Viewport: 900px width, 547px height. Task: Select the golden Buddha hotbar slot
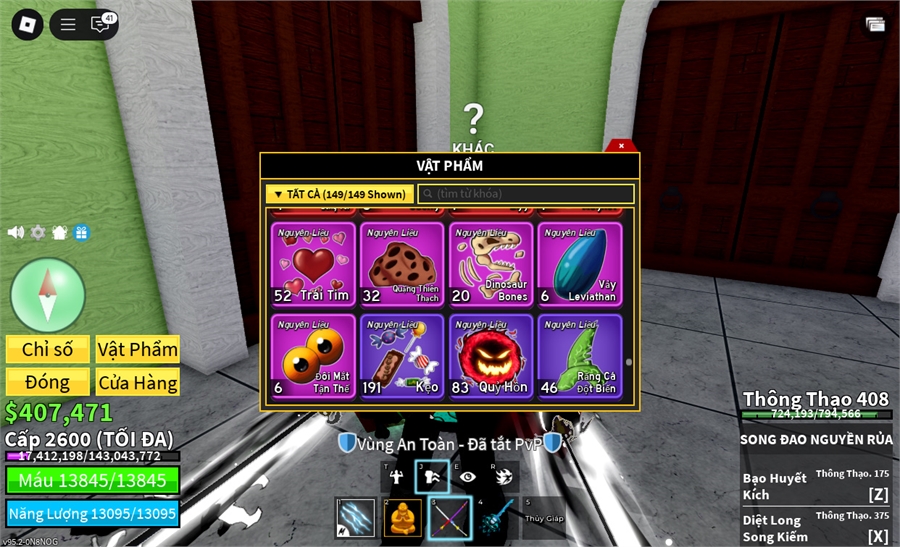pos(403,518)
